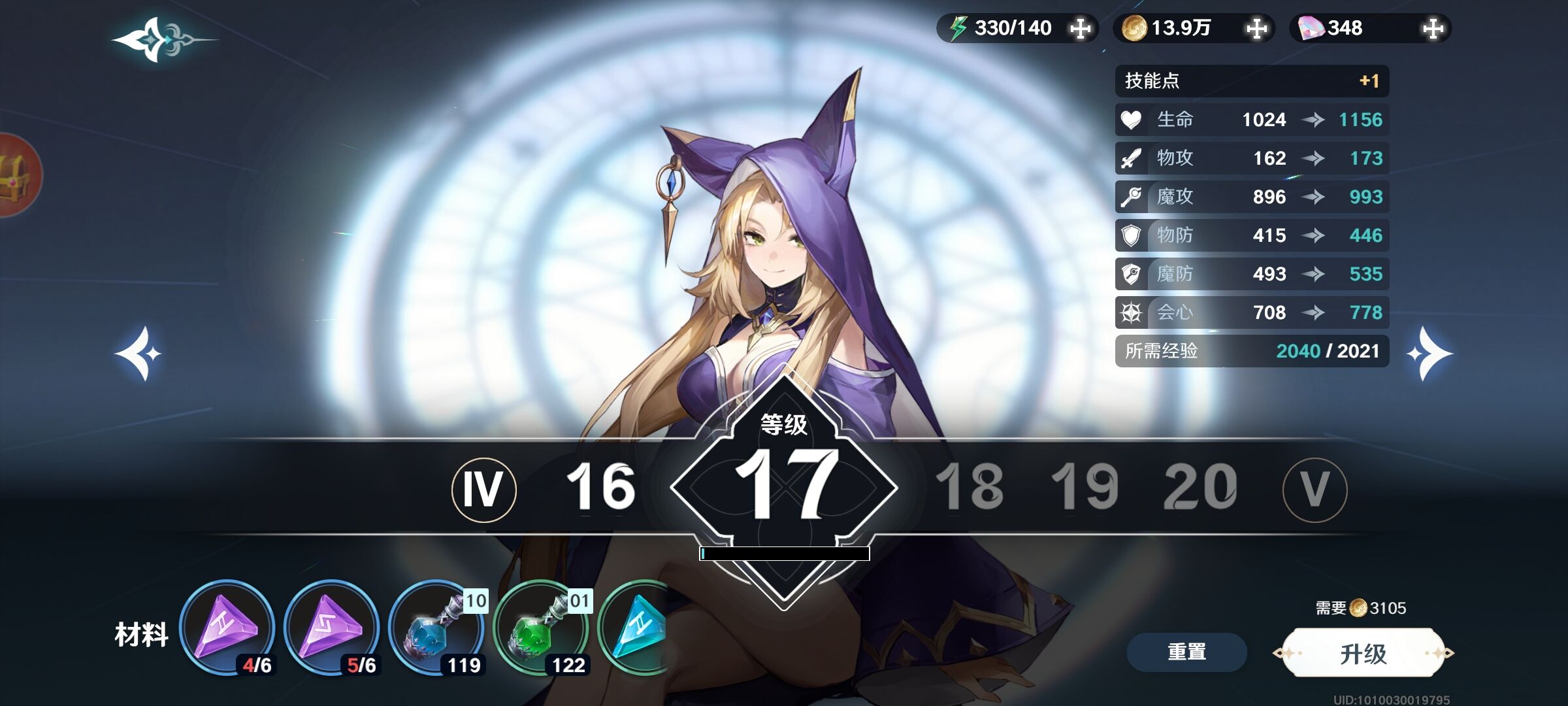Select level 19 on the level track
Screen dimensions: 1568x706
(1085, 487)
